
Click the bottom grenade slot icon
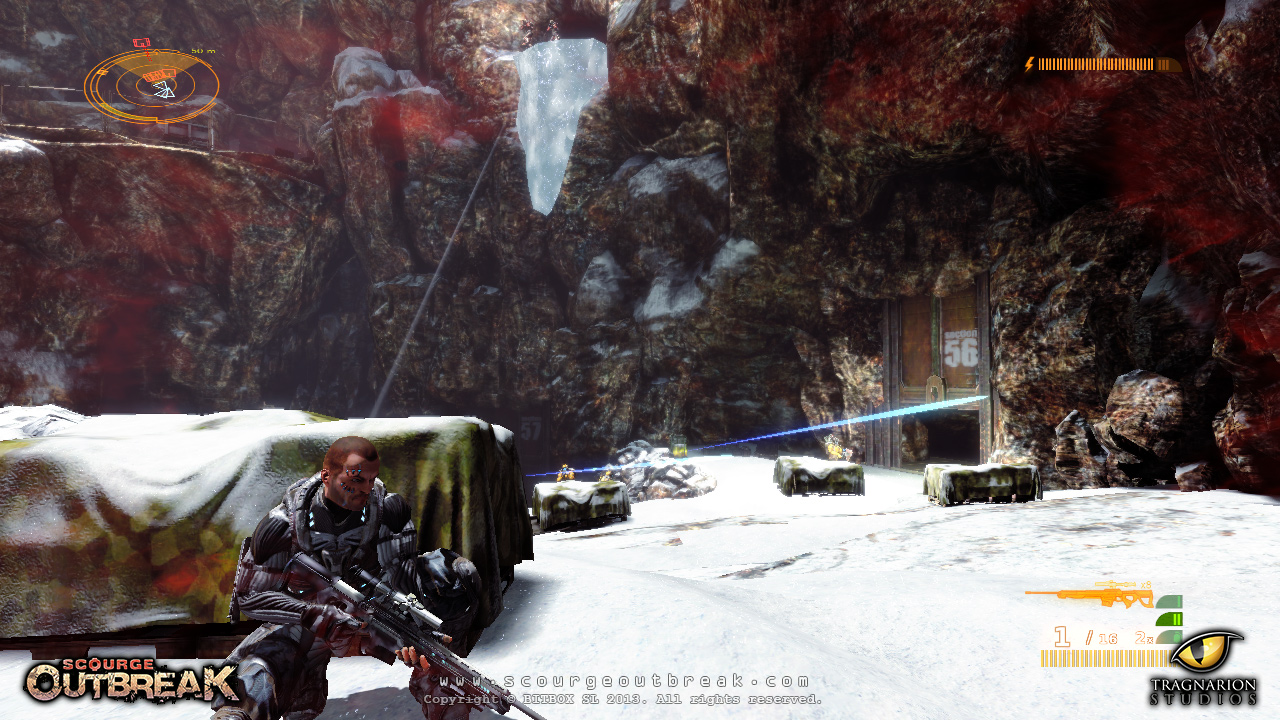(x=1168, y=636)
